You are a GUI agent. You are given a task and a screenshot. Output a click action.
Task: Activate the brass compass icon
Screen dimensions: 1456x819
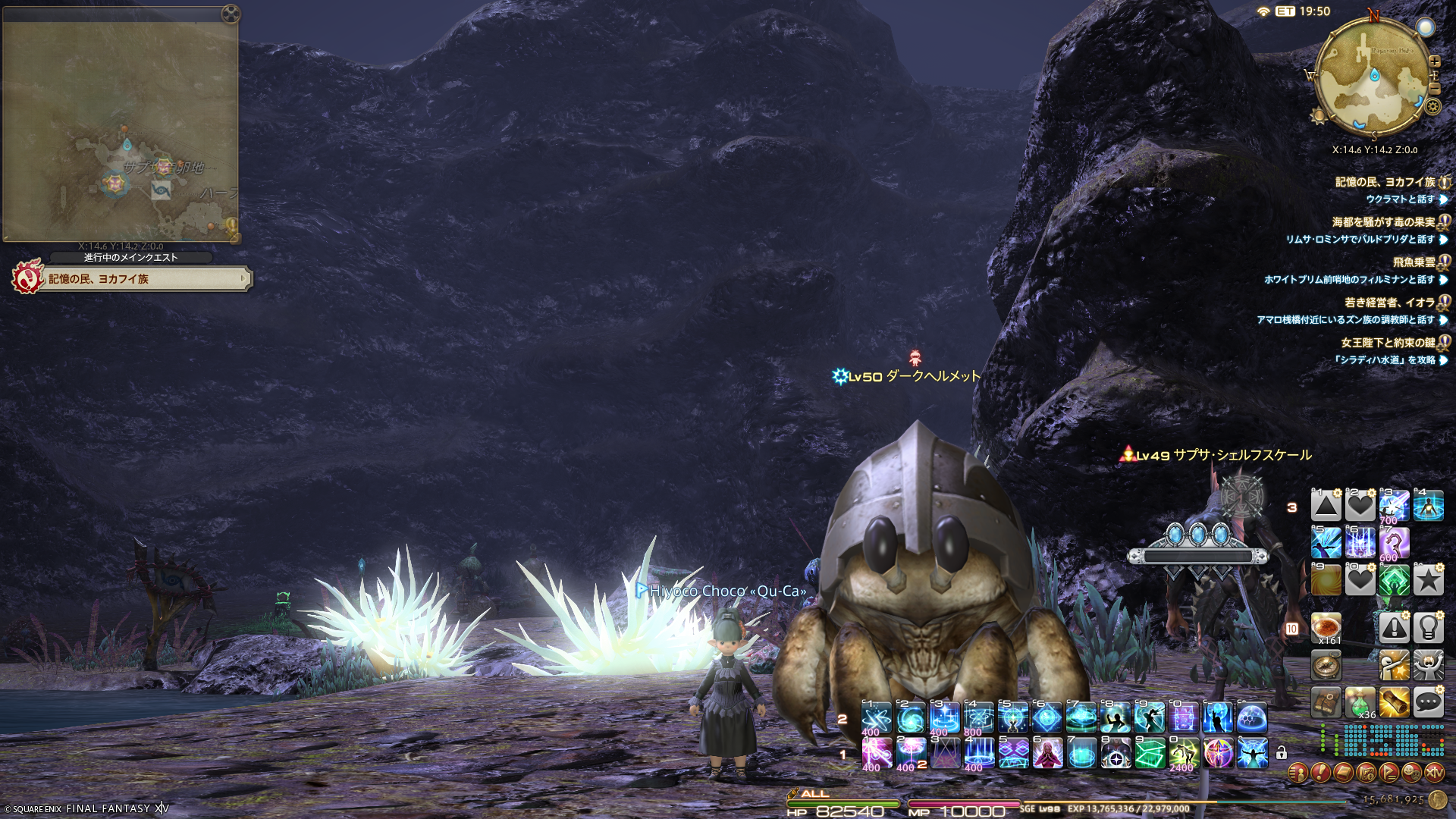(x=1326, y=666)
